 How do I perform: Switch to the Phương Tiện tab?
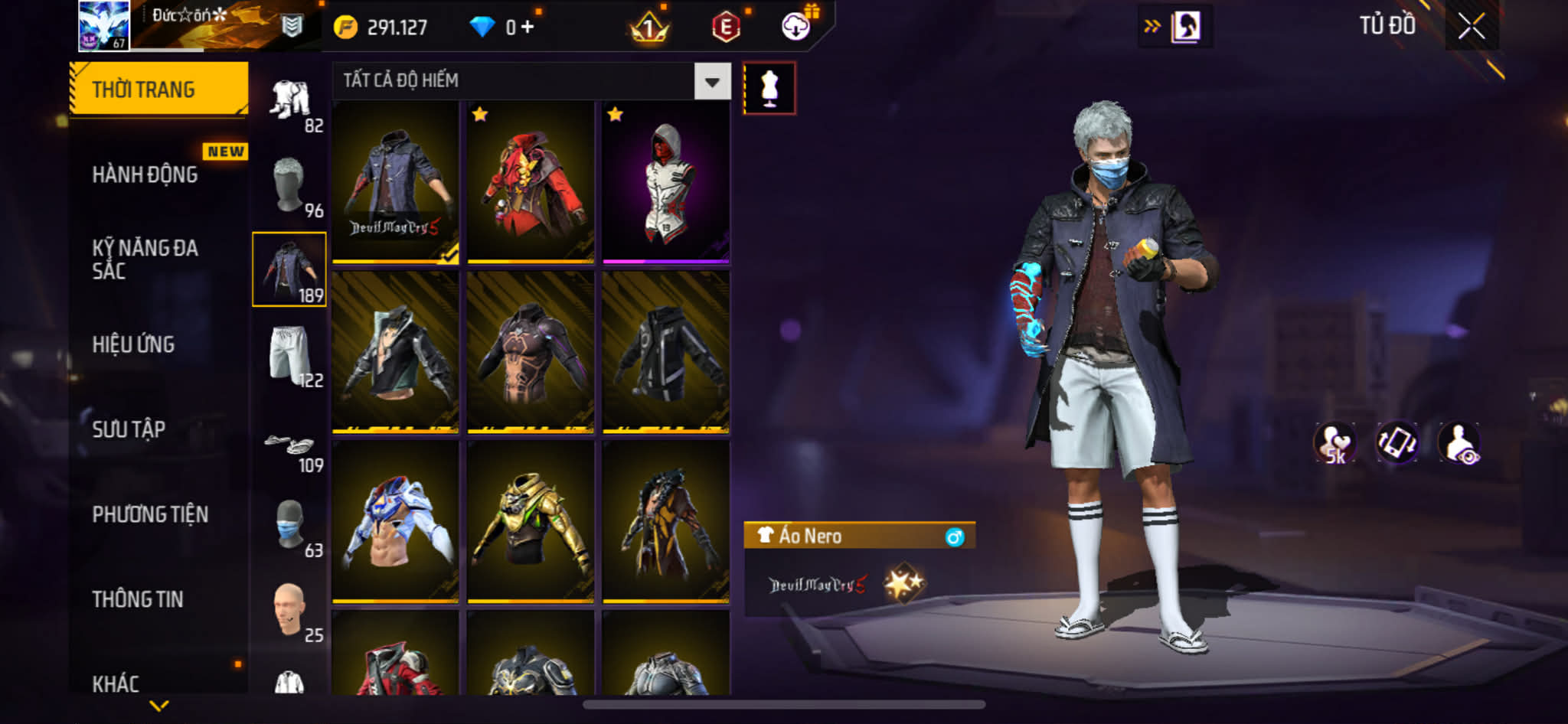pos(150,514)
